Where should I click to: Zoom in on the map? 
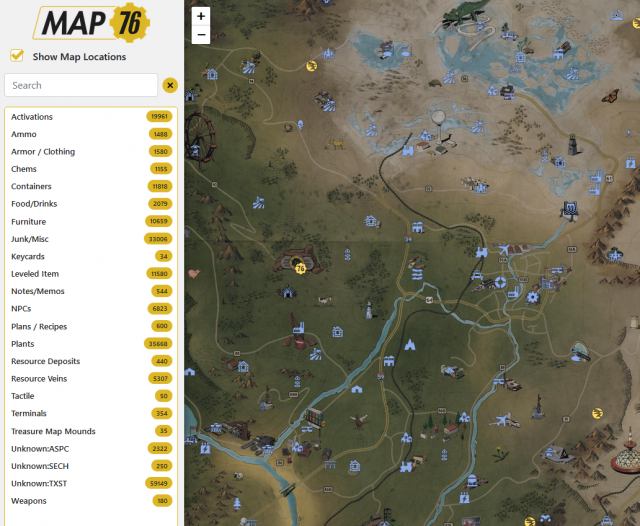201,16
